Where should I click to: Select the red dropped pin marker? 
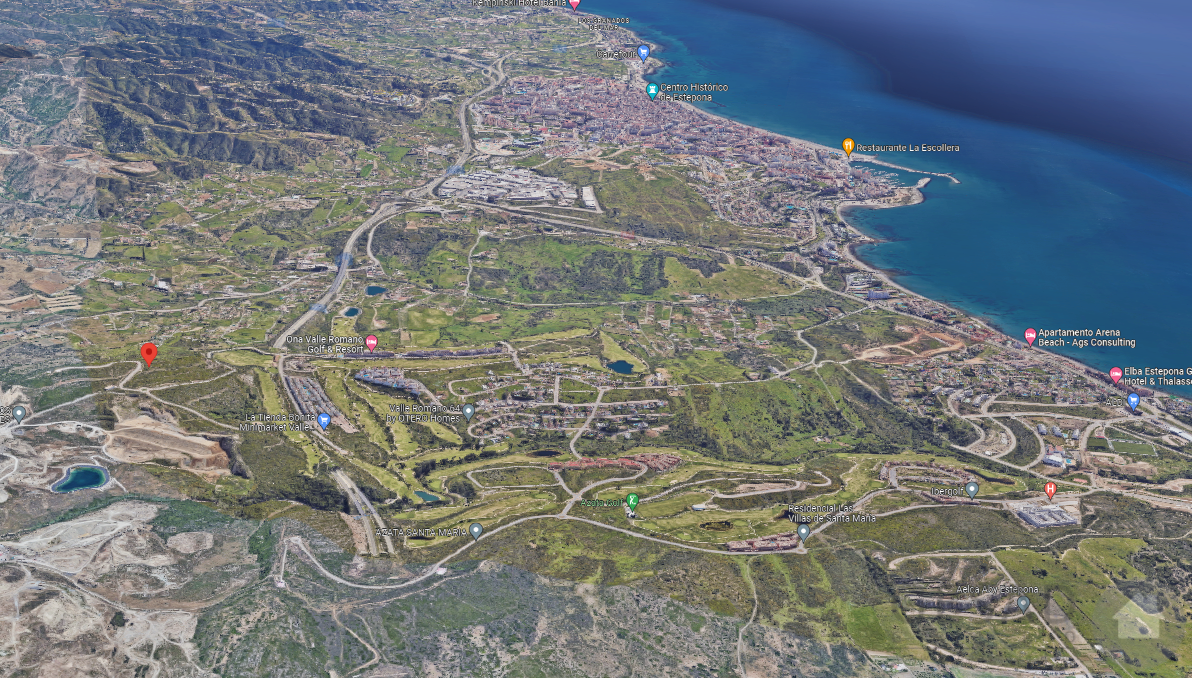tap(149, 353)
